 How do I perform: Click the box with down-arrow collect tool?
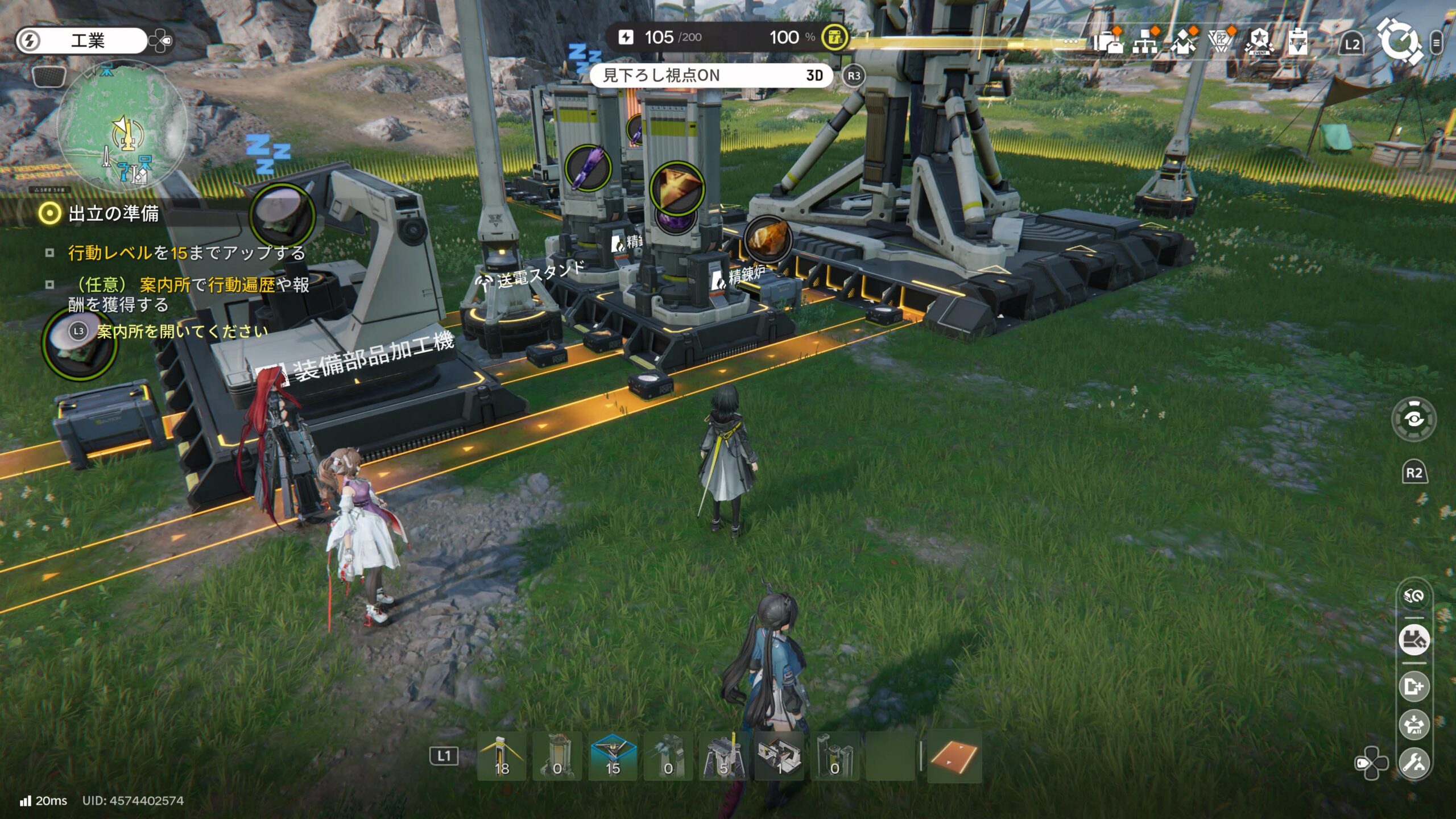click(1414, 725)
